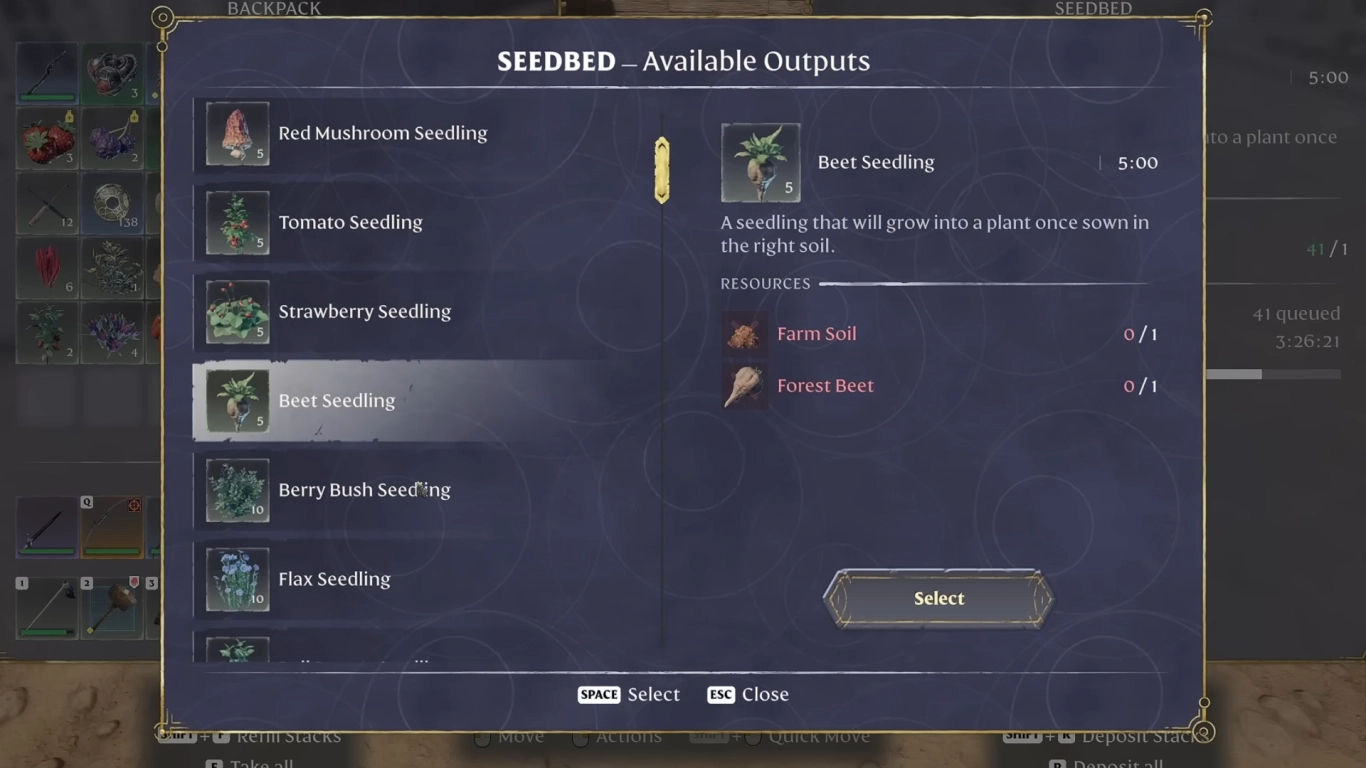Screen dimensions: 1366x768
Task: Select the Red Mushroom Seedling recipe icon
Action: [x=237, y=132]
